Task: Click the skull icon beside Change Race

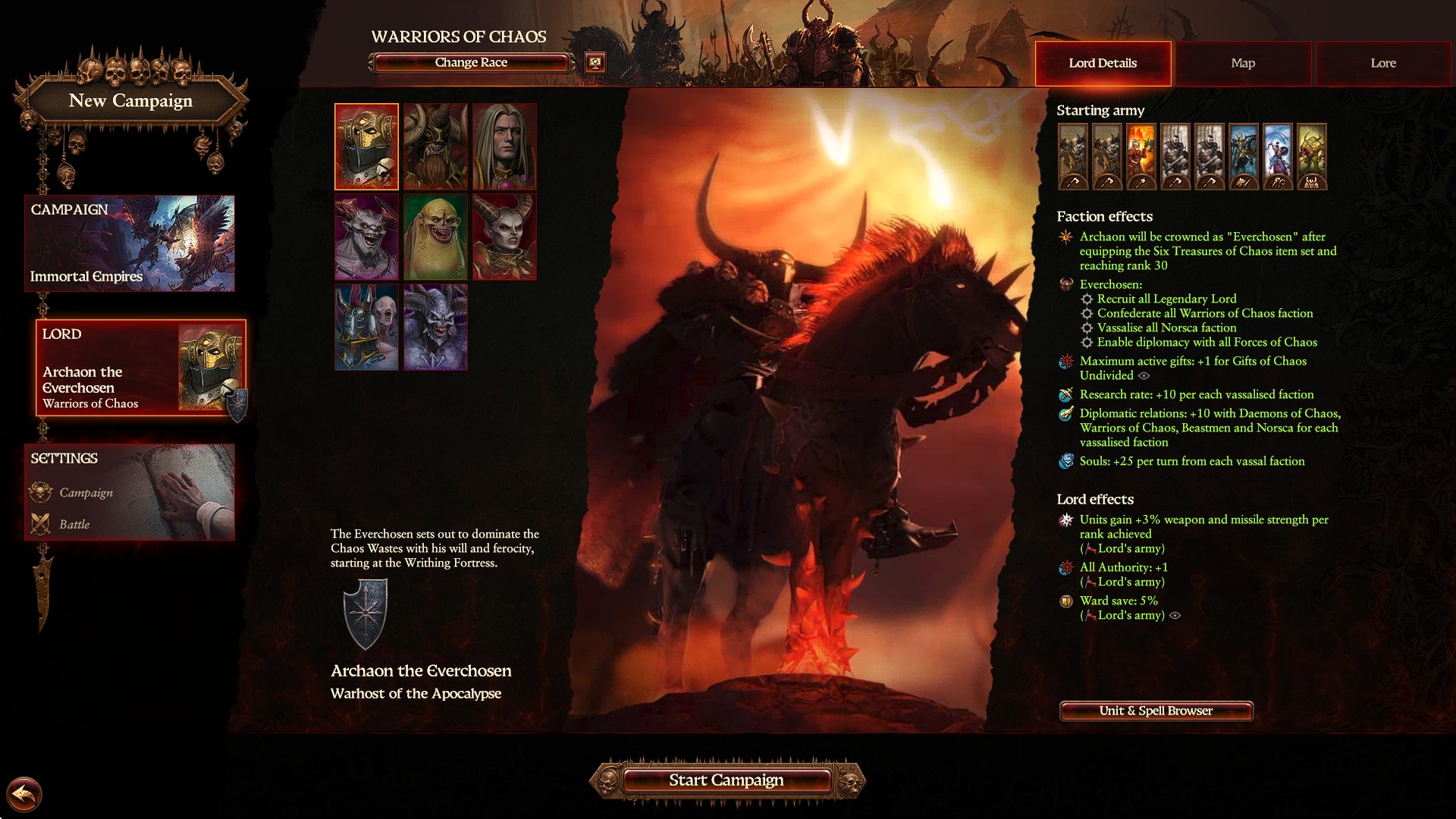Action: [595, 63]
